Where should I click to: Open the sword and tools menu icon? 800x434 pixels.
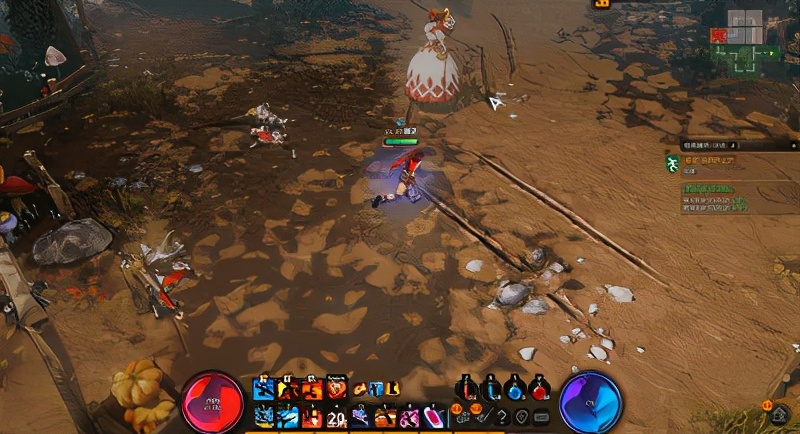click(483, 416)
